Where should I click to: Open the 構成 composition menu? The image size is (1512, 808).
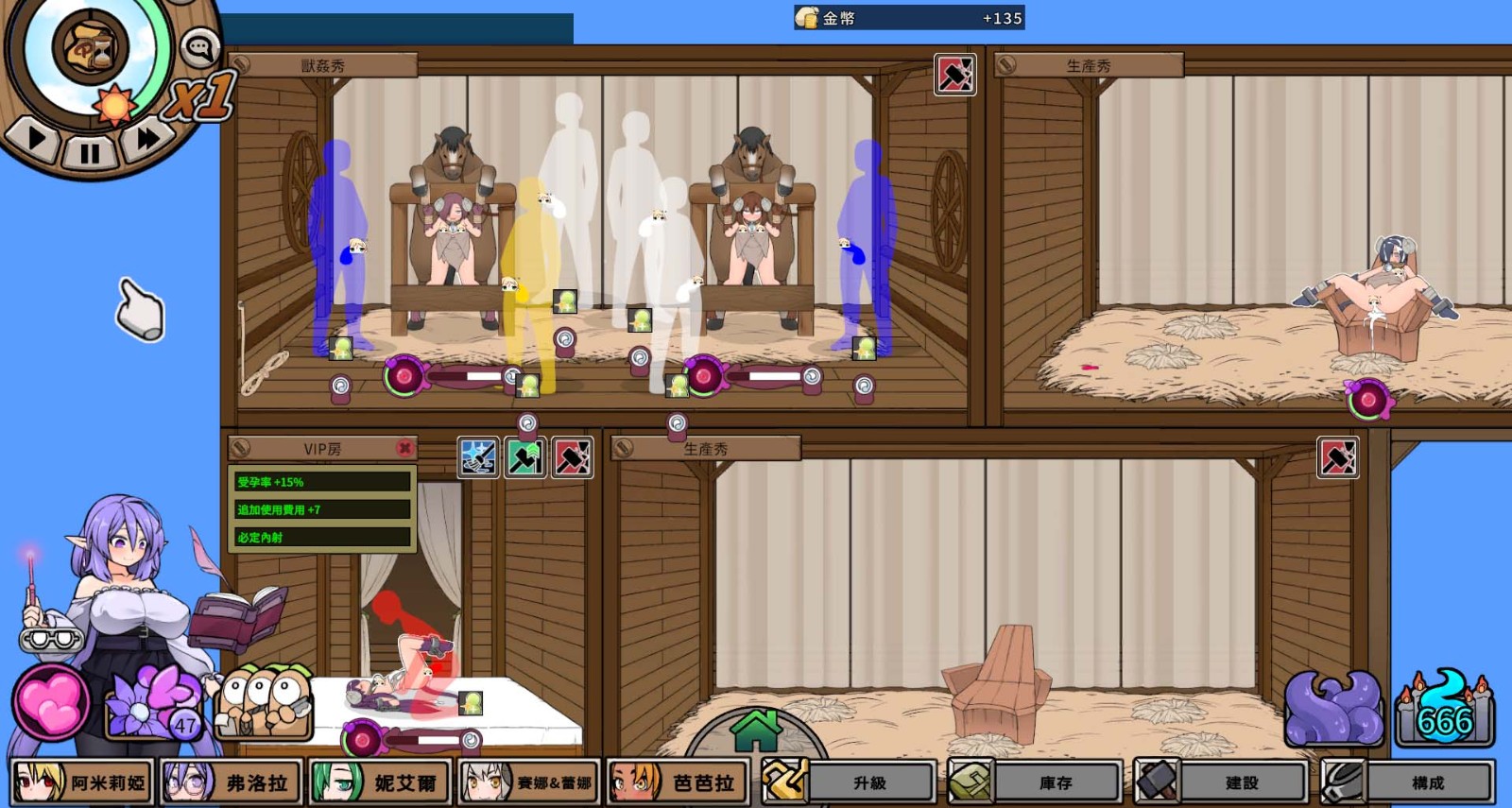(1407, 782)
